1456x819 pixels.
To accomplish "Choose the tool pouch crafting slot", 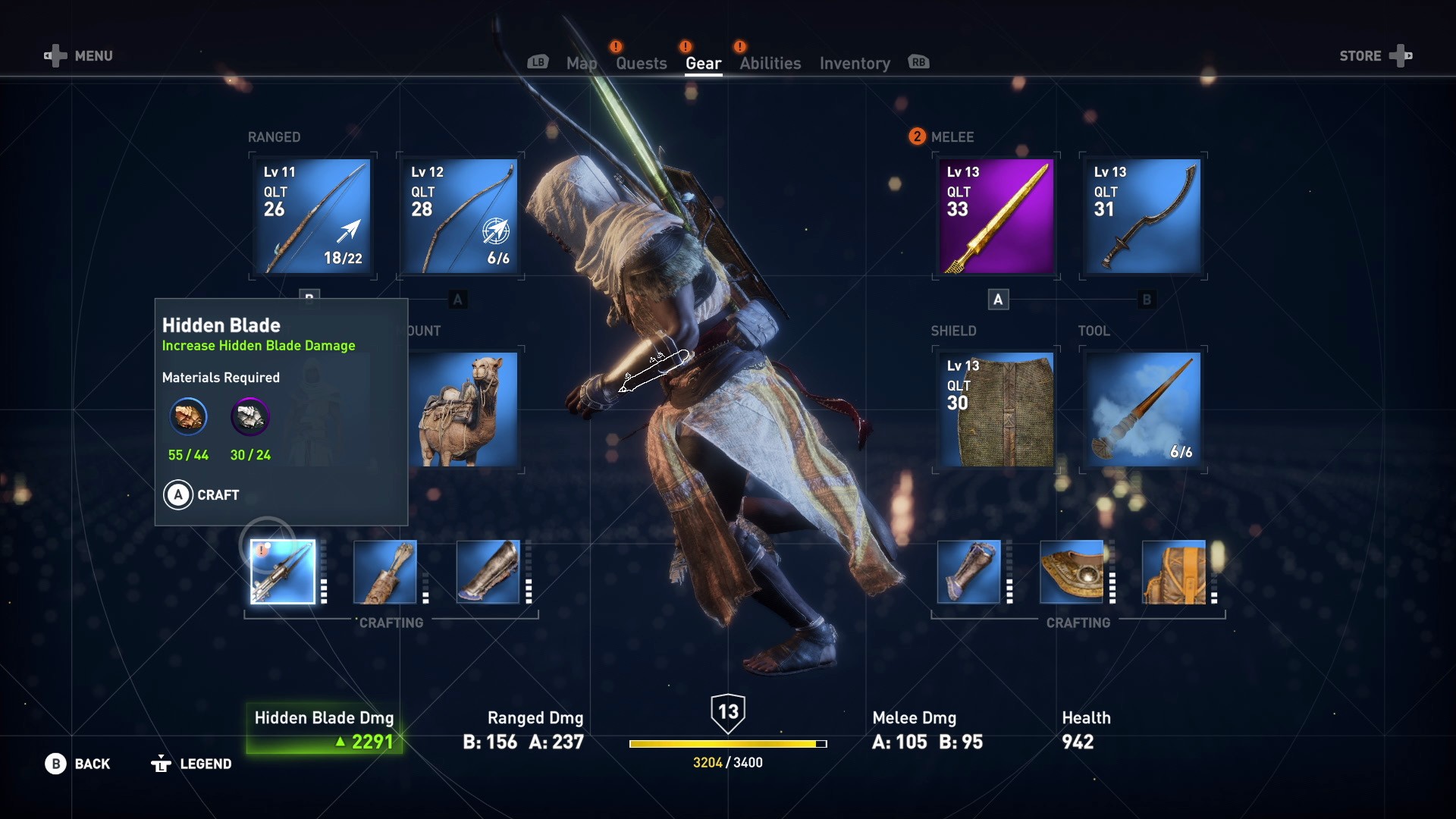I will [x=1174, y=572].
